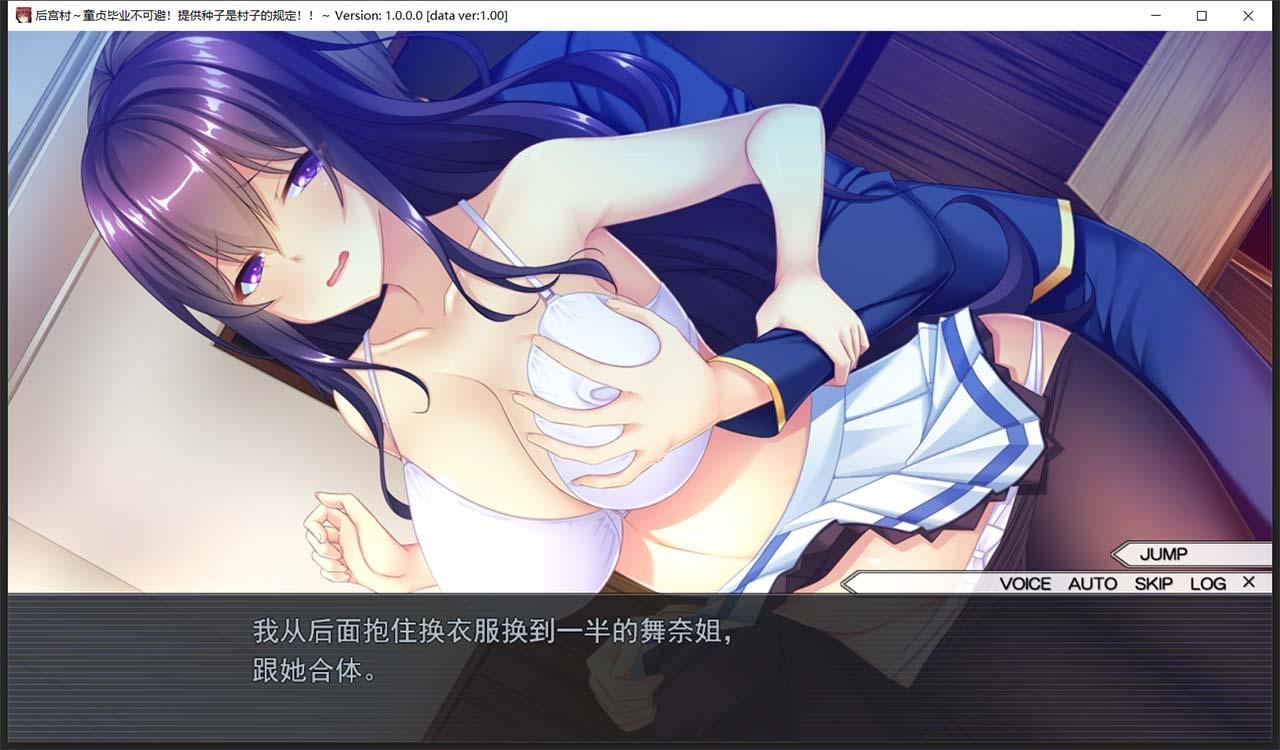The image size is (1280, 750).
Task: Open the JUMP scene menu
Action: [x=1163, y=555]
